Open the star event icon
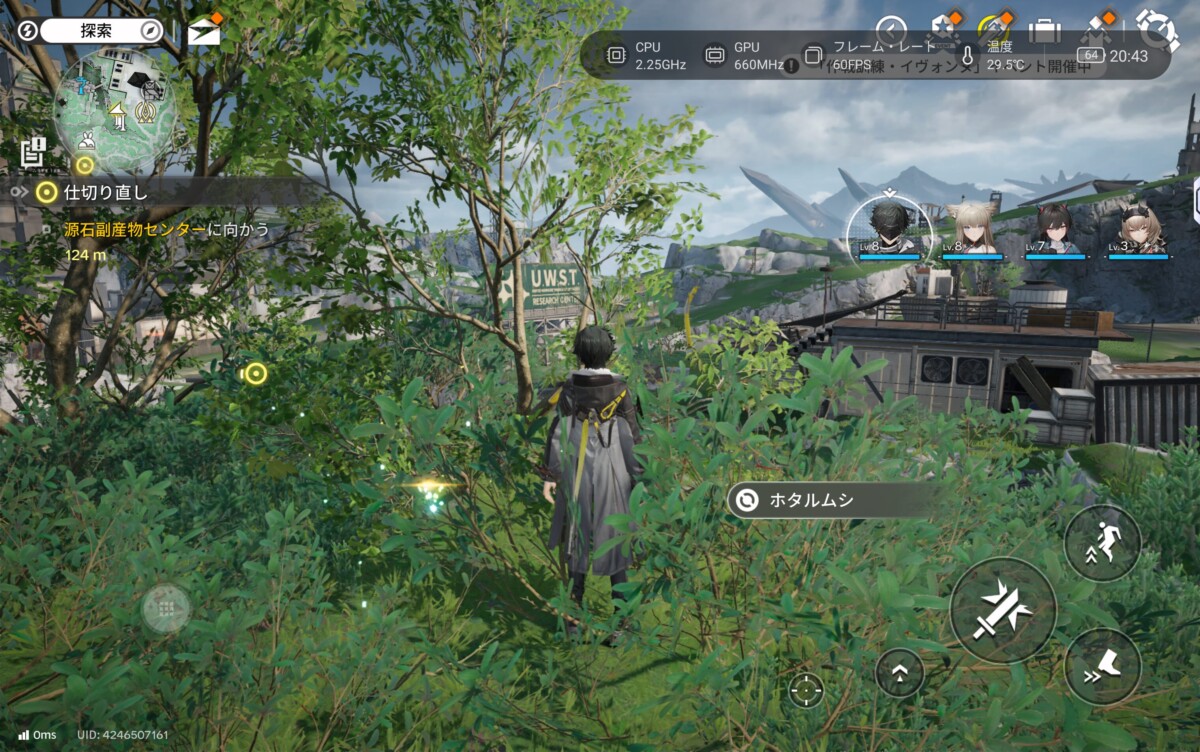 (x=943, y=30)
